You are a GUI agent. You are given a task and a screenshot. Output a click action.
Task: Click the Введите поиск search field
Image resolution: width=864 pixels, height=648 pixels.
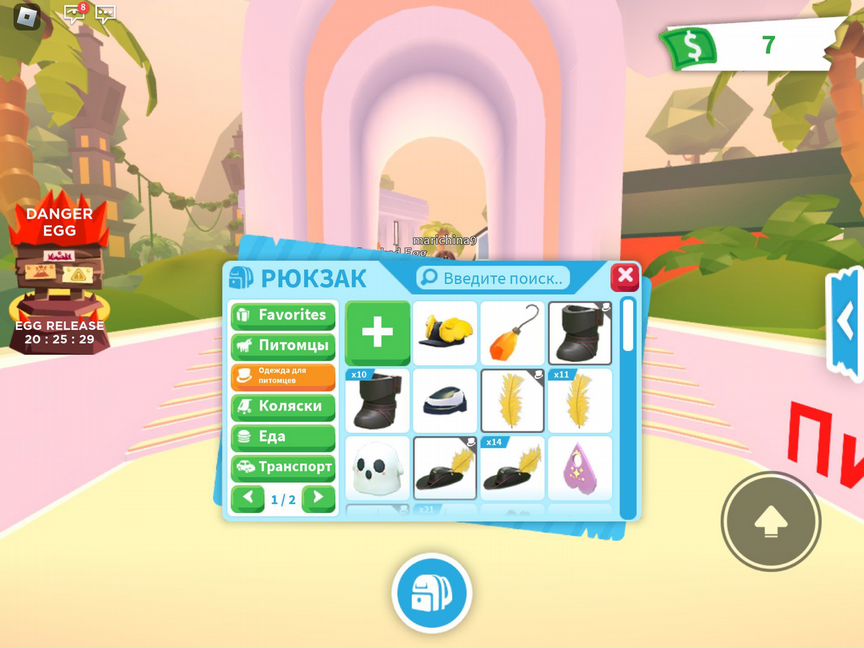[494, 277]
